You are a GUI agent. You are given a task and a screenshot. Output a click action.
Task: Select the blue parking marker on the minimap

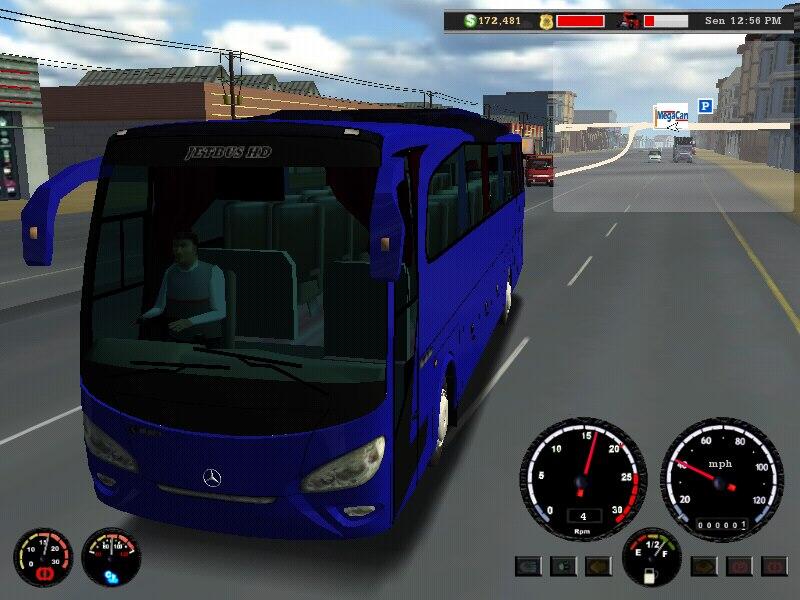(x=705, y=105)
